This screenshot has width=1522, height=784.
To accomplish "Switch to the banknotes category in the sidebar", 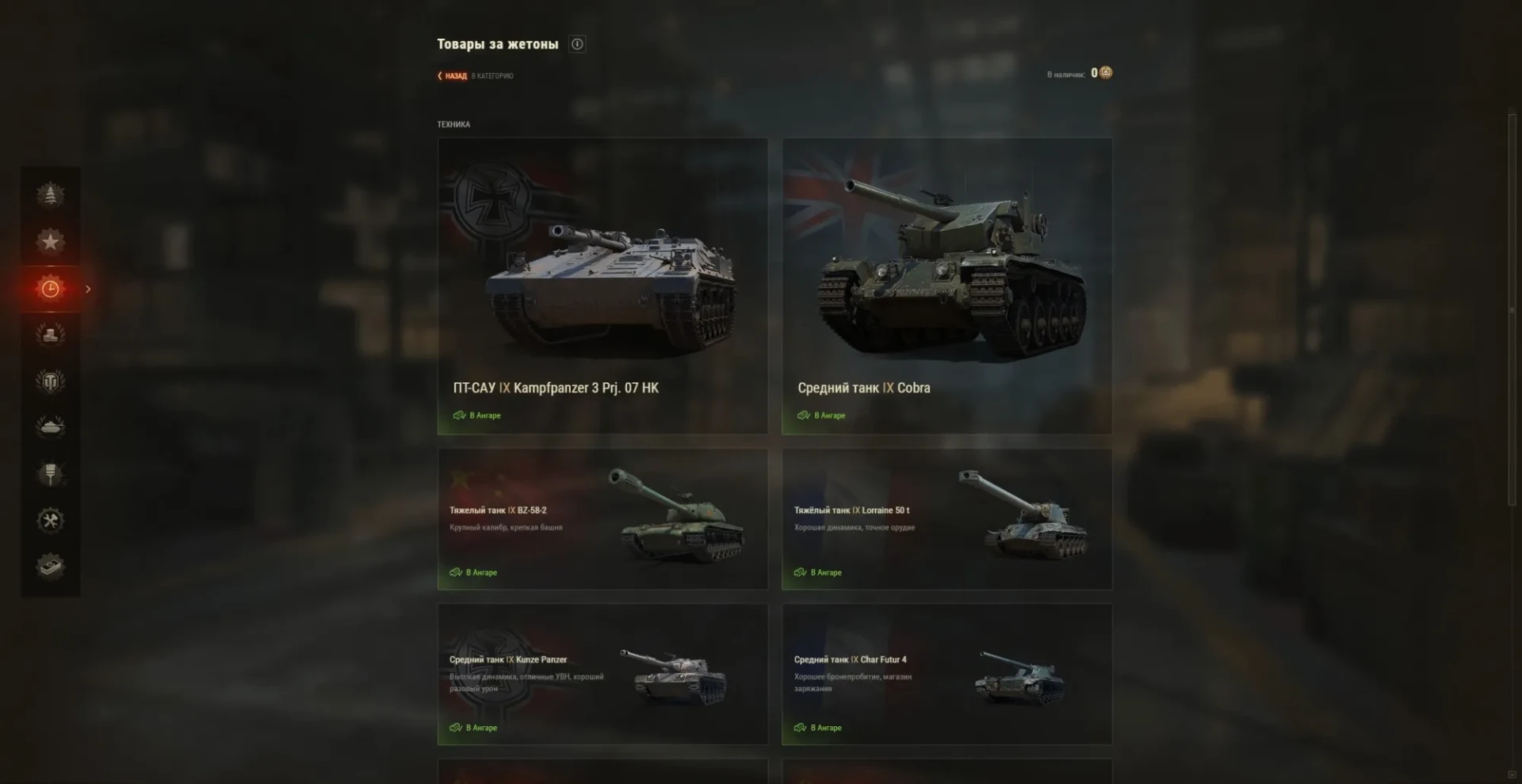I will tap(50, 566).
